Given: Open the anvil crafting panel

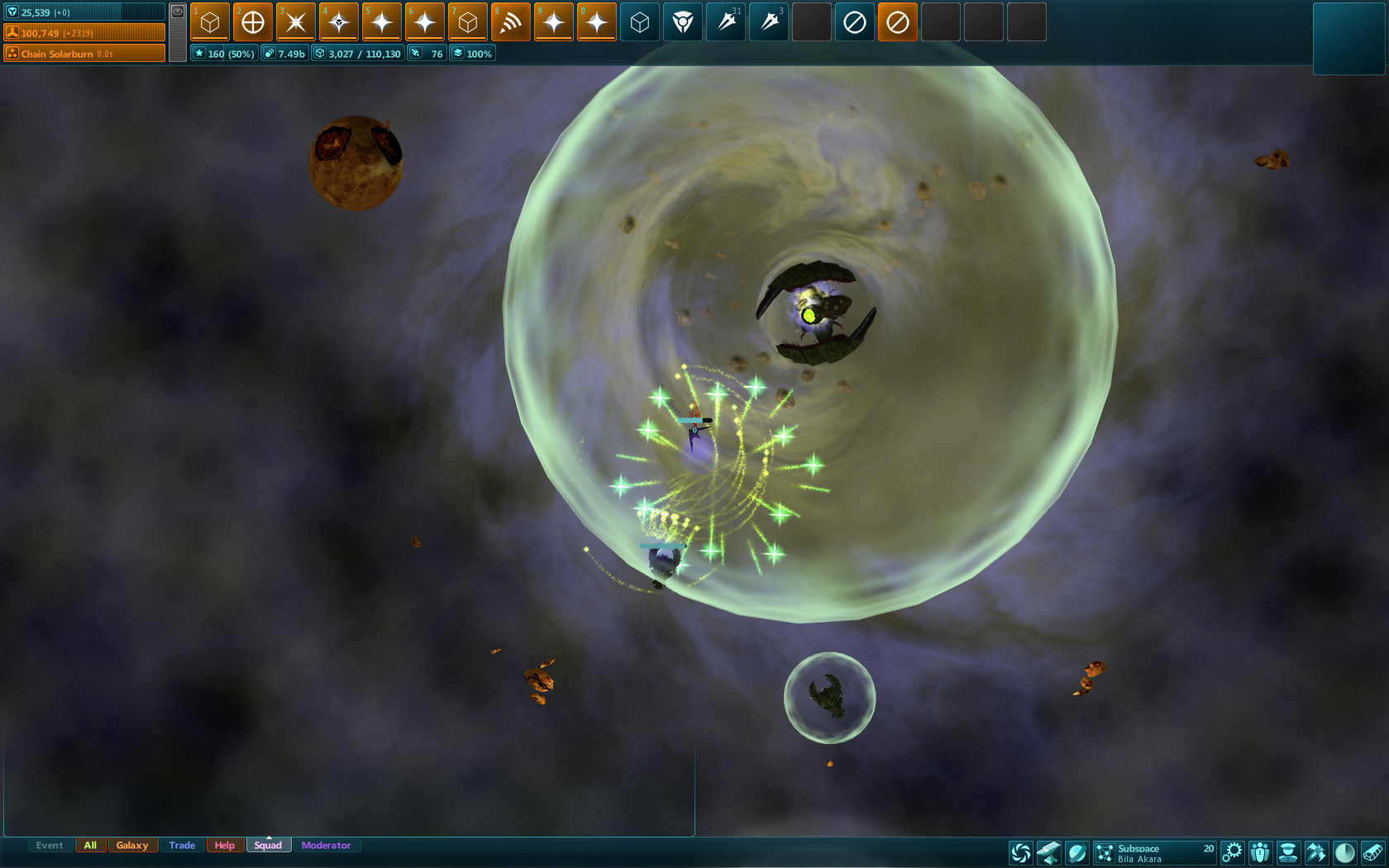Looking at the screenshot, I should 1048,852.
